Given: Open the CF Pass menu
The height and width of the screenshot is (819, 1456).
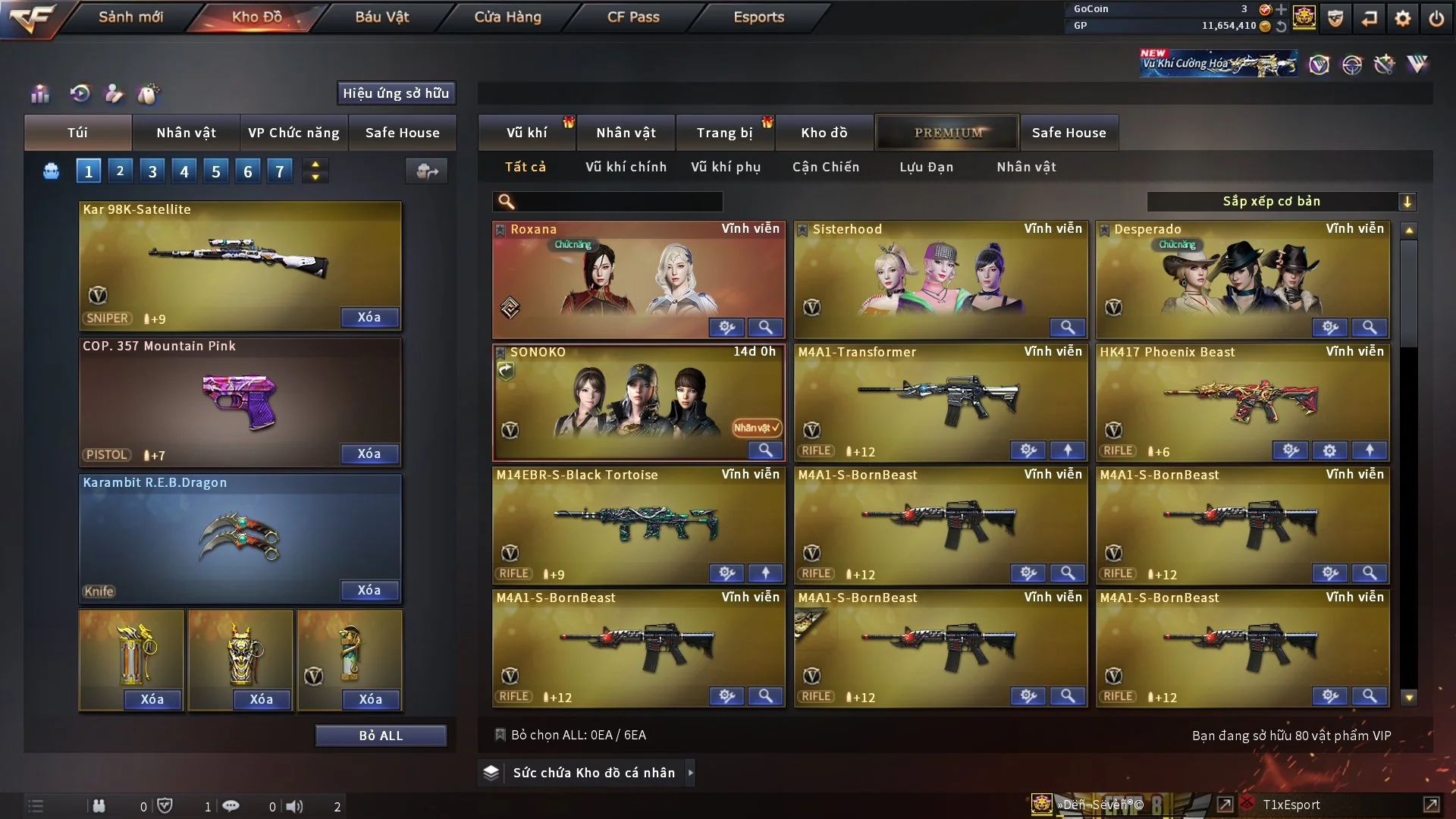Looking at the screenshot, I should [x=633, y=17].
